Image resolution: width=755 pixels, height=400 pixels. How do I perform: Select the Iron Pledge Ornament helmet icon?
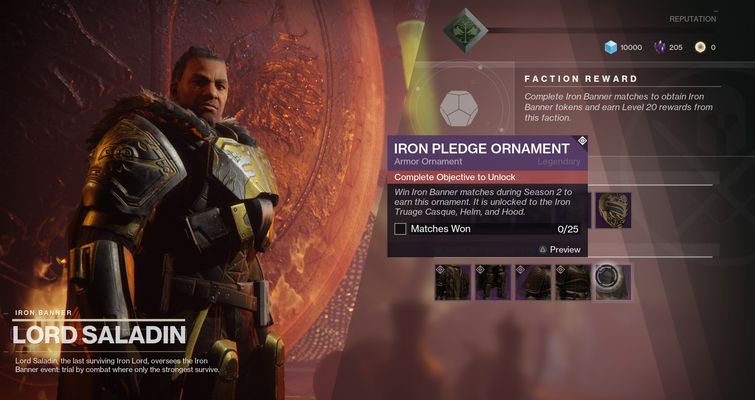click(613, 210)
